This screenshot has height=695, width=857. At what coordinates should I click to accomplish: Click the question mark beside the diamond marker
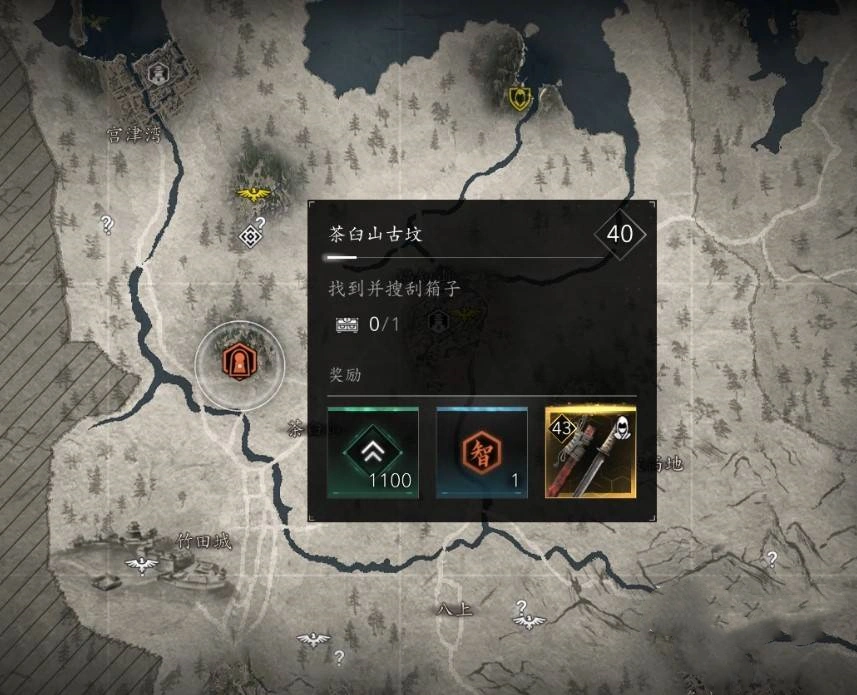click(x=261, y=222)
